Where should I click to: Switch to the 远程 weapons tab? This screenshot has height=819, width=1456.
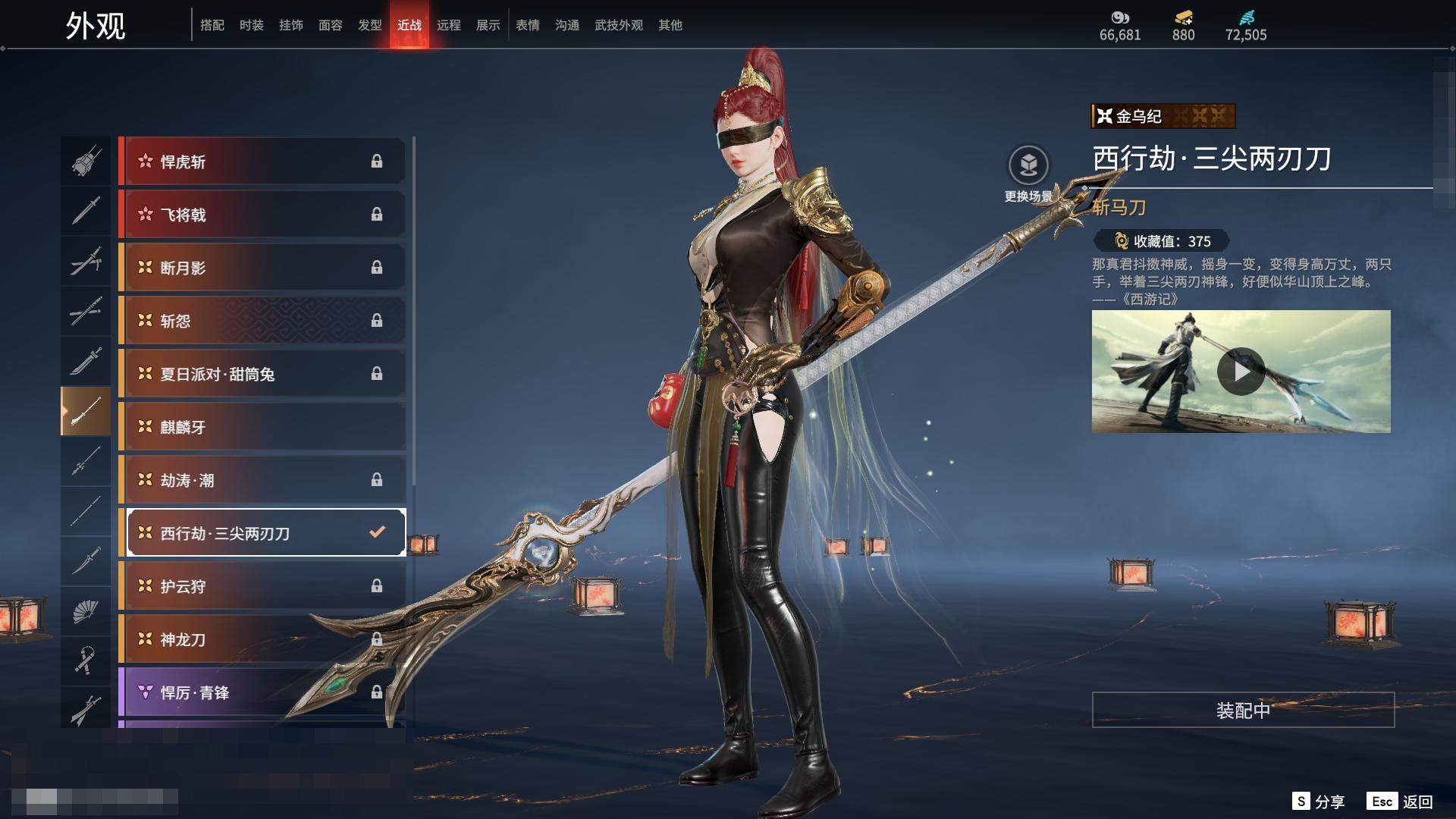pos(448,25)
